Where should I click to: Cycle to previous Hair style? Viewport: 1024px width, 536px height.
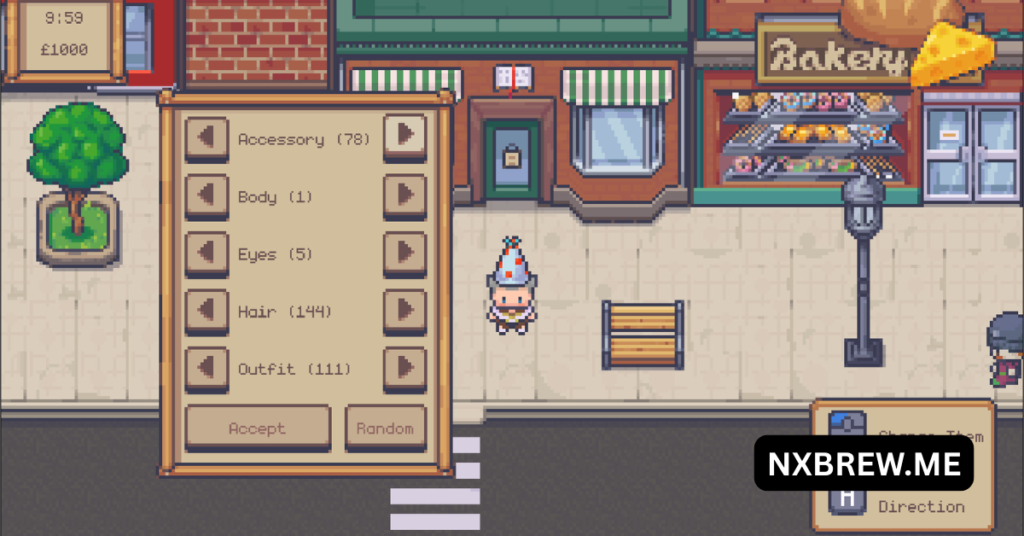(207, 310)
